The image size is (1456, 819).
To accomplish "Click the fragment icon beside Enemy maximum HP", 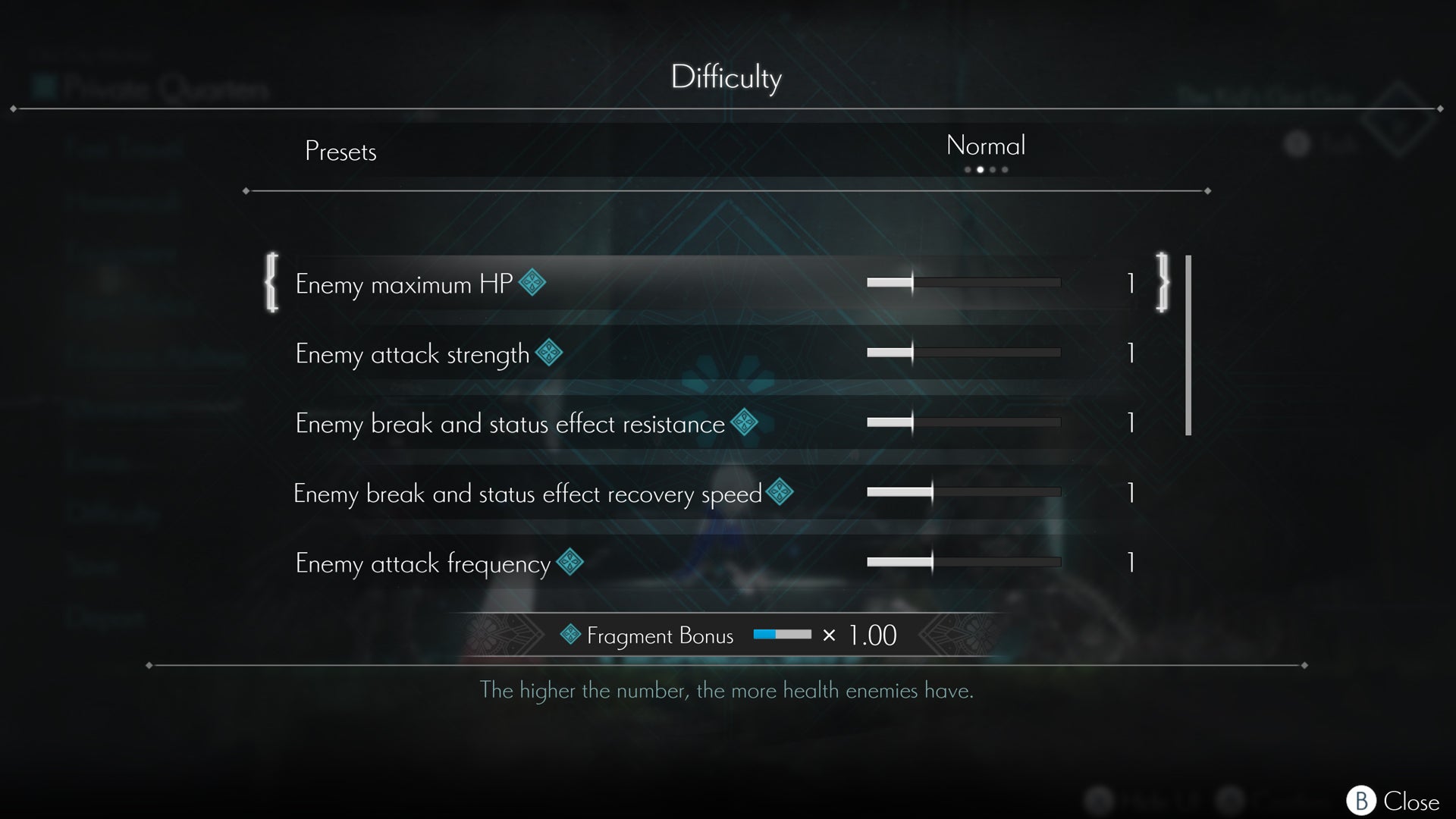I will 531,281.
